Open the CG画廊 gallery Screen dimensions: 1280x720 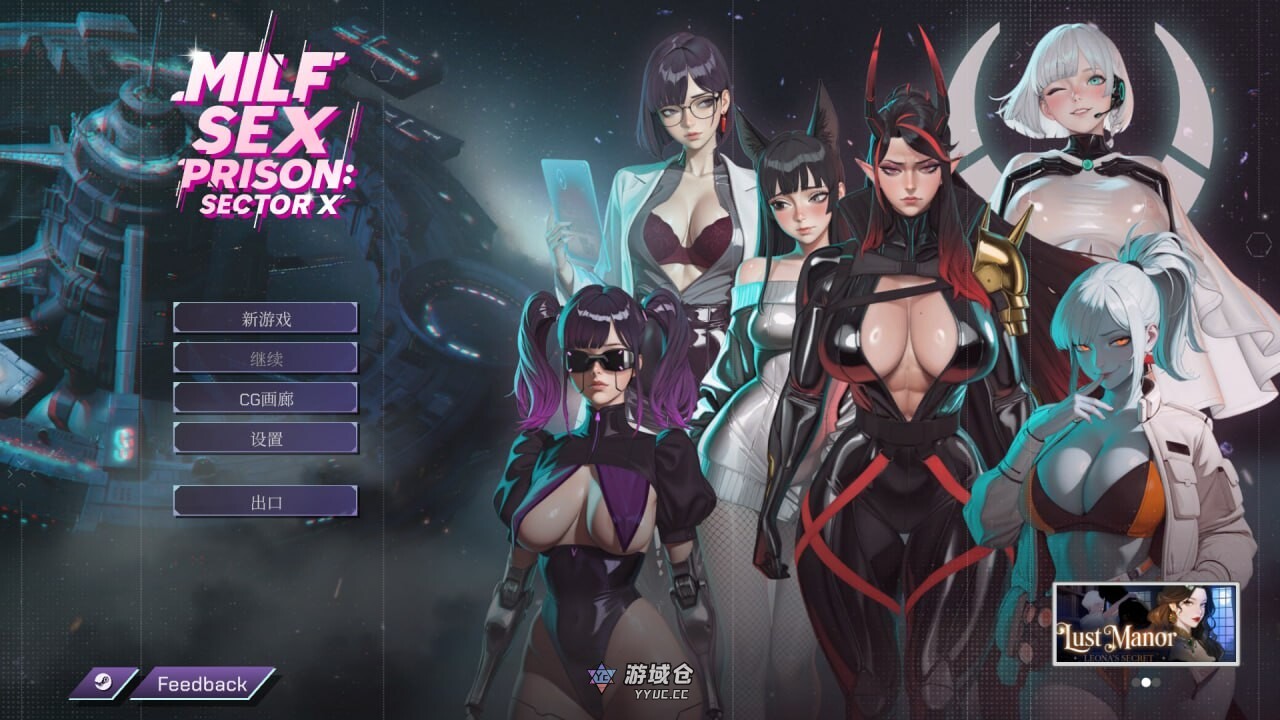pyautogui.click(x=267, y=398)
